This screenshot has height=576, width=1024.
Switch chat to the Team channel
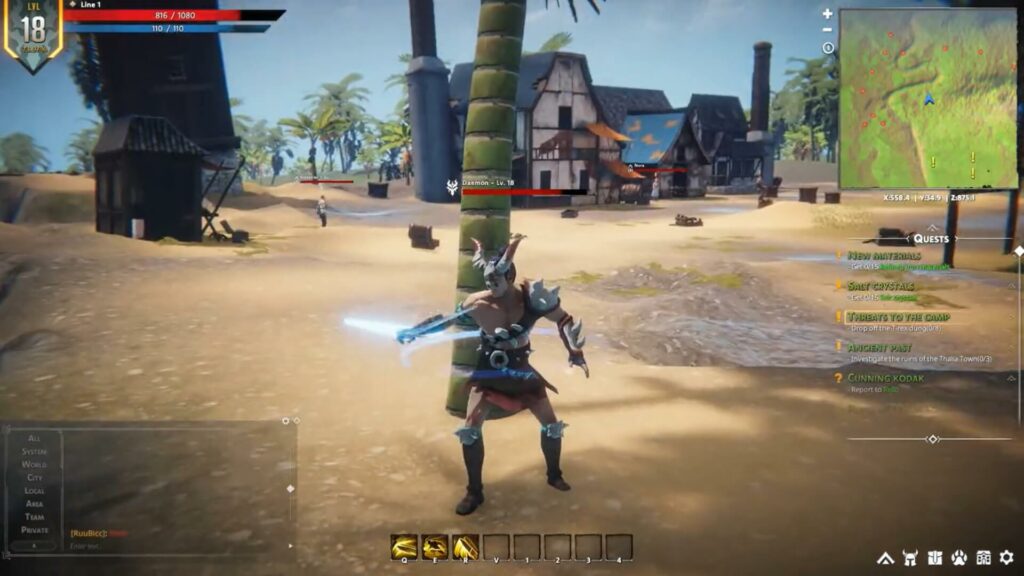coord(35,516)
